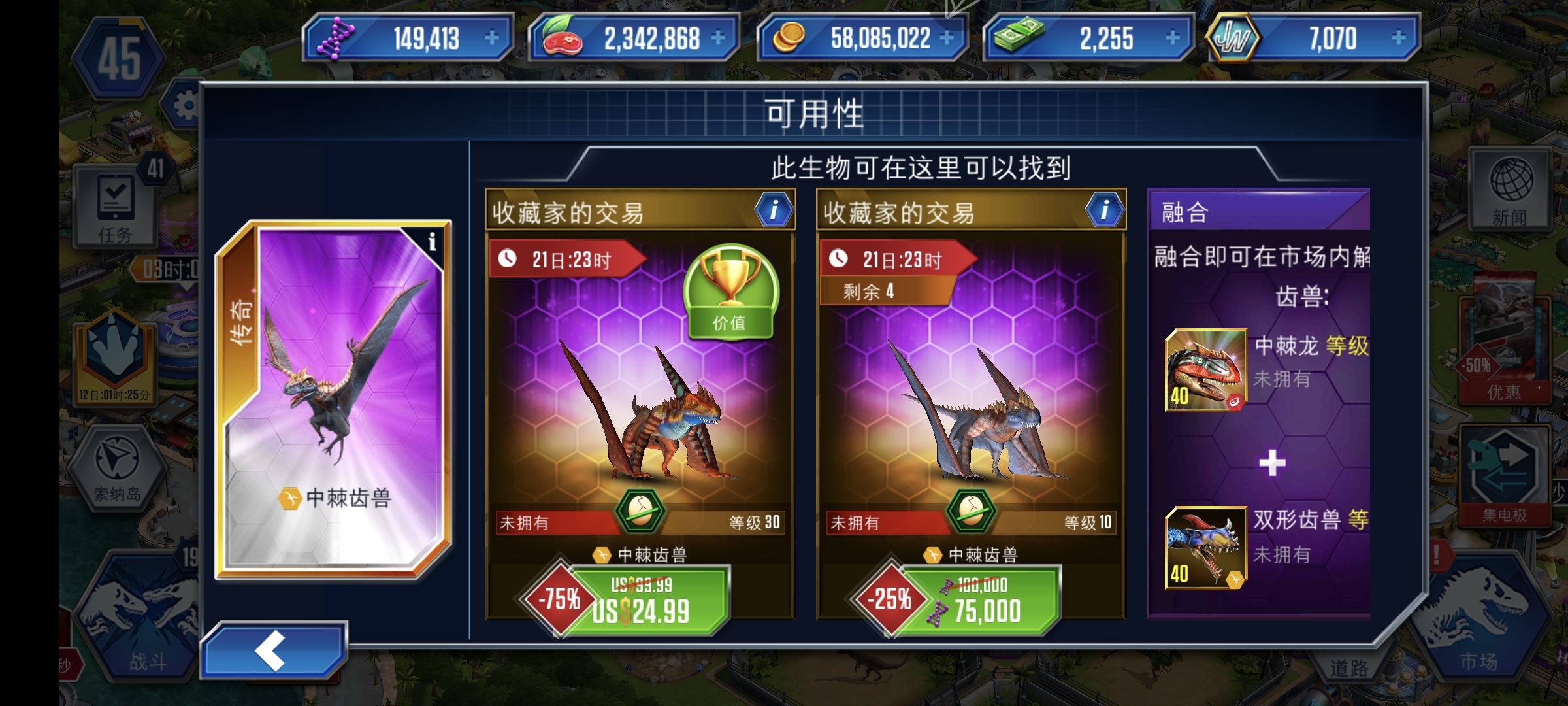The image size is (1568, 706).
Task: Click the plus next to cash 2,255
Action: 1174,38
